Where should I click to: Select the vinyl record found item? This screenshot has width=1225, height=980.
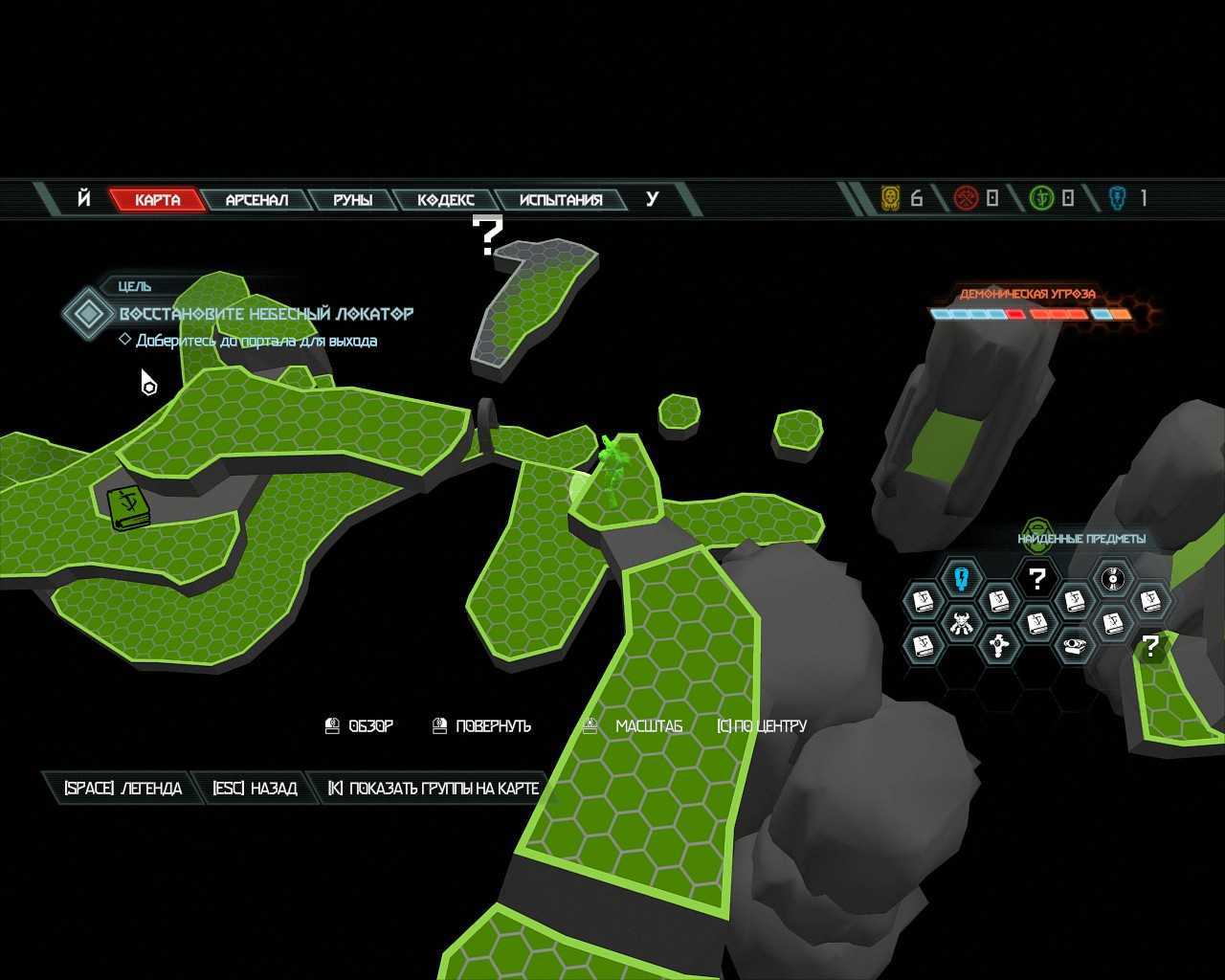(1112, 578)
